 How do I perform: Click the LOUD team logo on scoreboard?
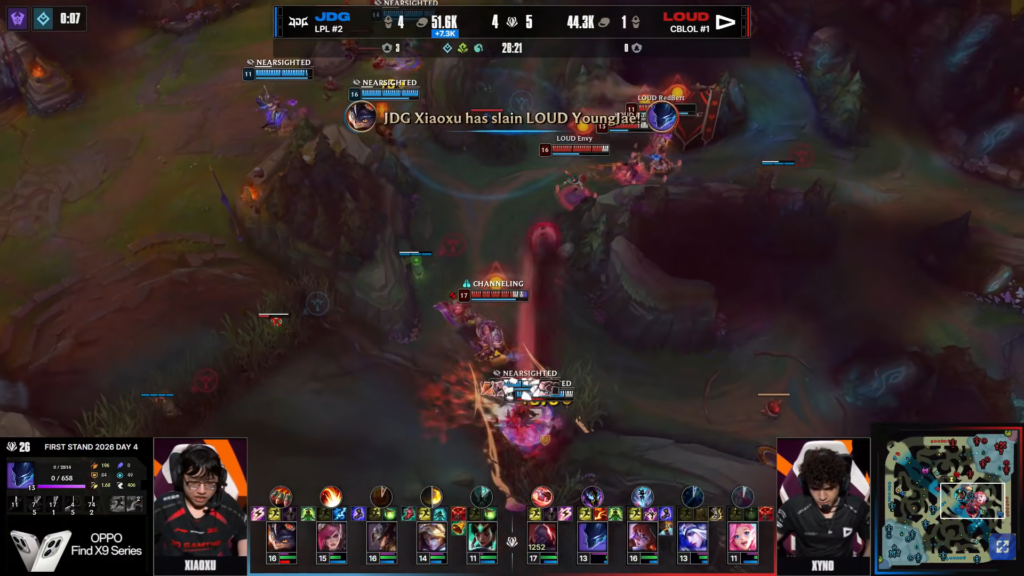point(726,20)
